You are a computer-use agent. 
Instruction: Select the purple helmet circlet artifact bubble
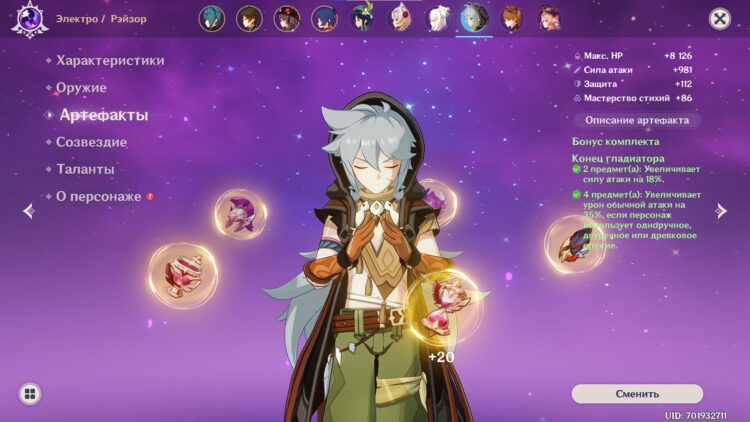coord(240,212)
